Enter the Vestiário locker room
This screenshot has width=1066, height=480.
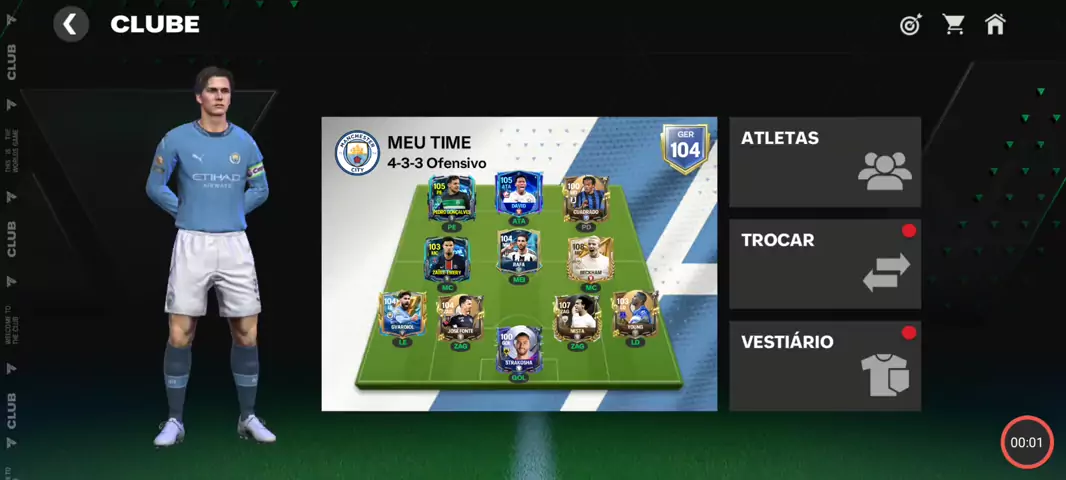pos(824,366)
